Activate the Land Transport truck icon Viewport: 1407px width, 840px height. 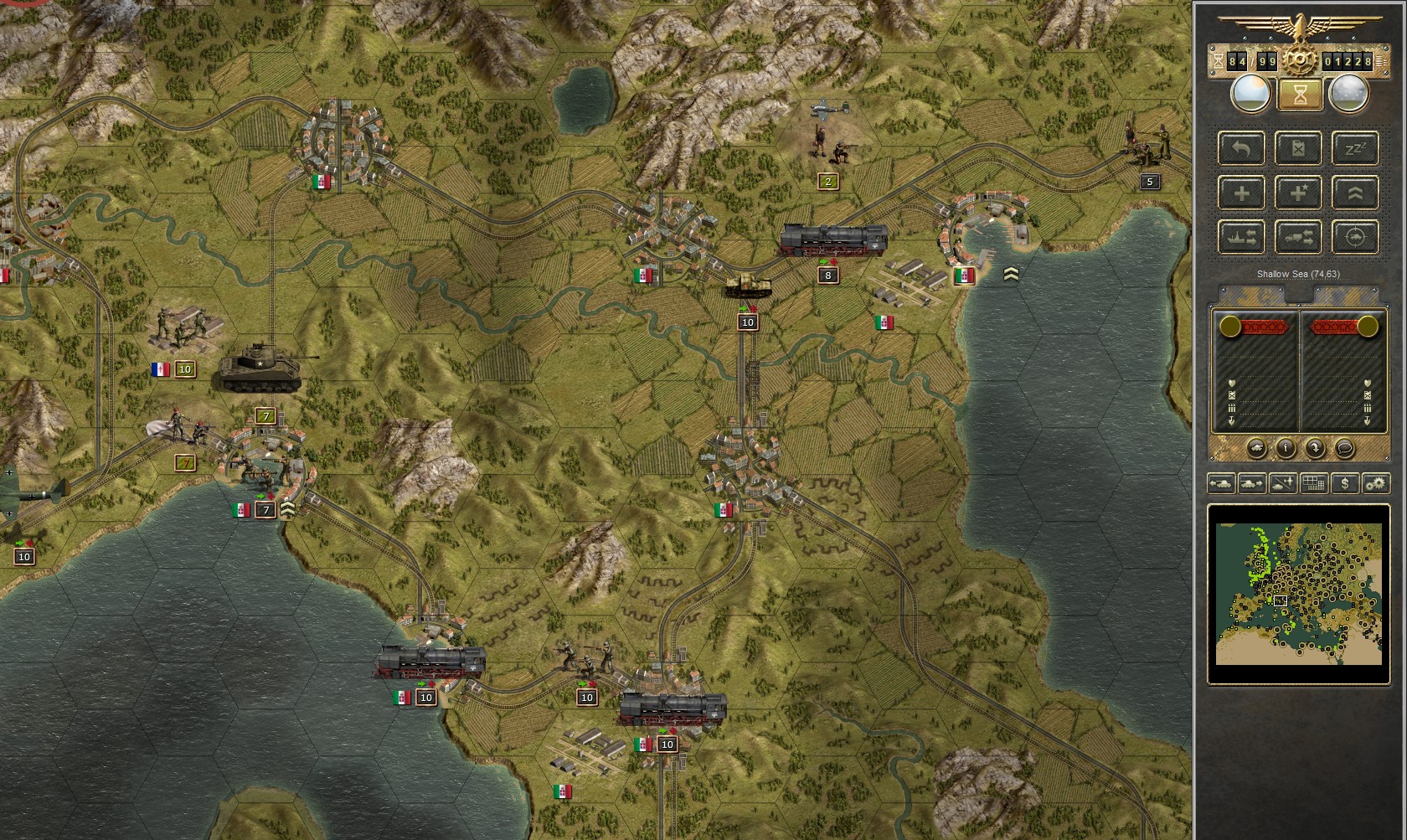tap(1298, 237)
